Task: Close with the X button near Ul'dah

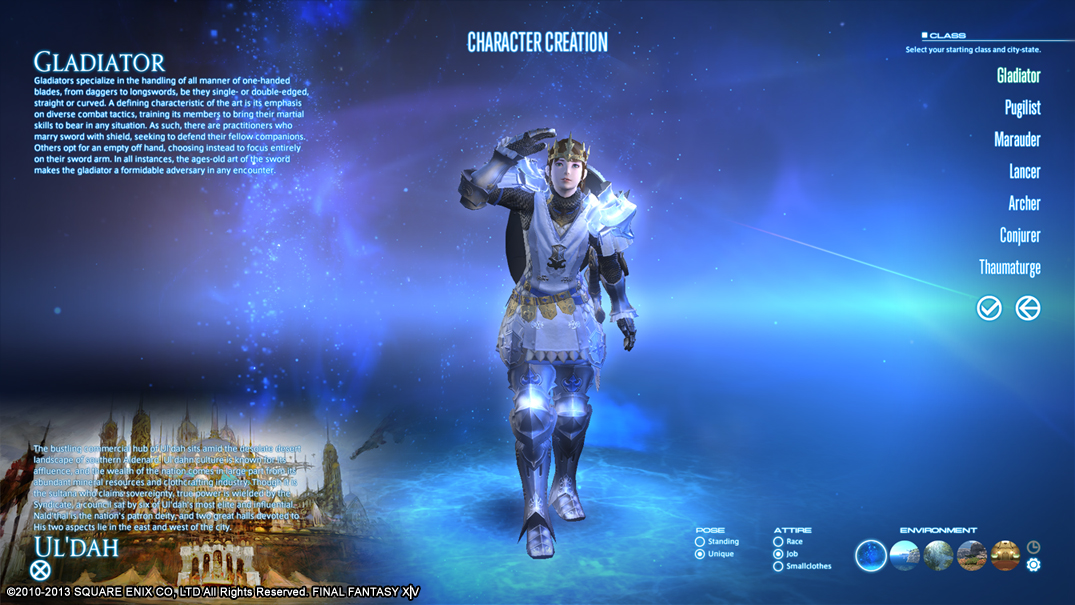Action: pyautogui.click(x=40, y=570)
